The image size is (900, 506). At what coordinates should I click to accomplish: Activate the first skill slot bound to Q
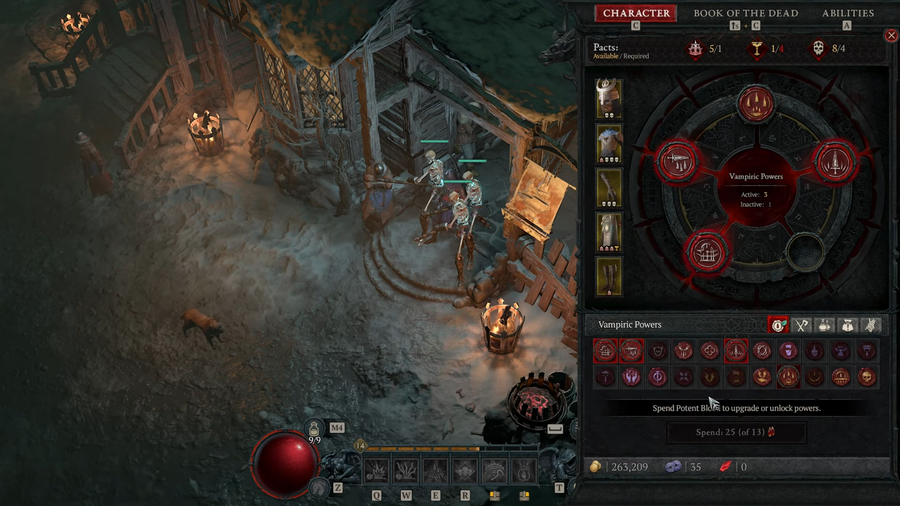[377, 471]
